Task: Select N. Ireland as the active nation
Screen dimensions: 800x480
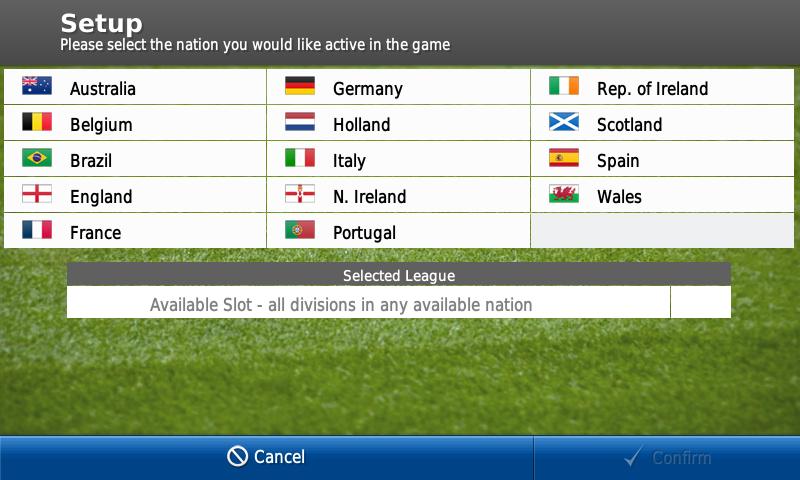Action: 398,196
